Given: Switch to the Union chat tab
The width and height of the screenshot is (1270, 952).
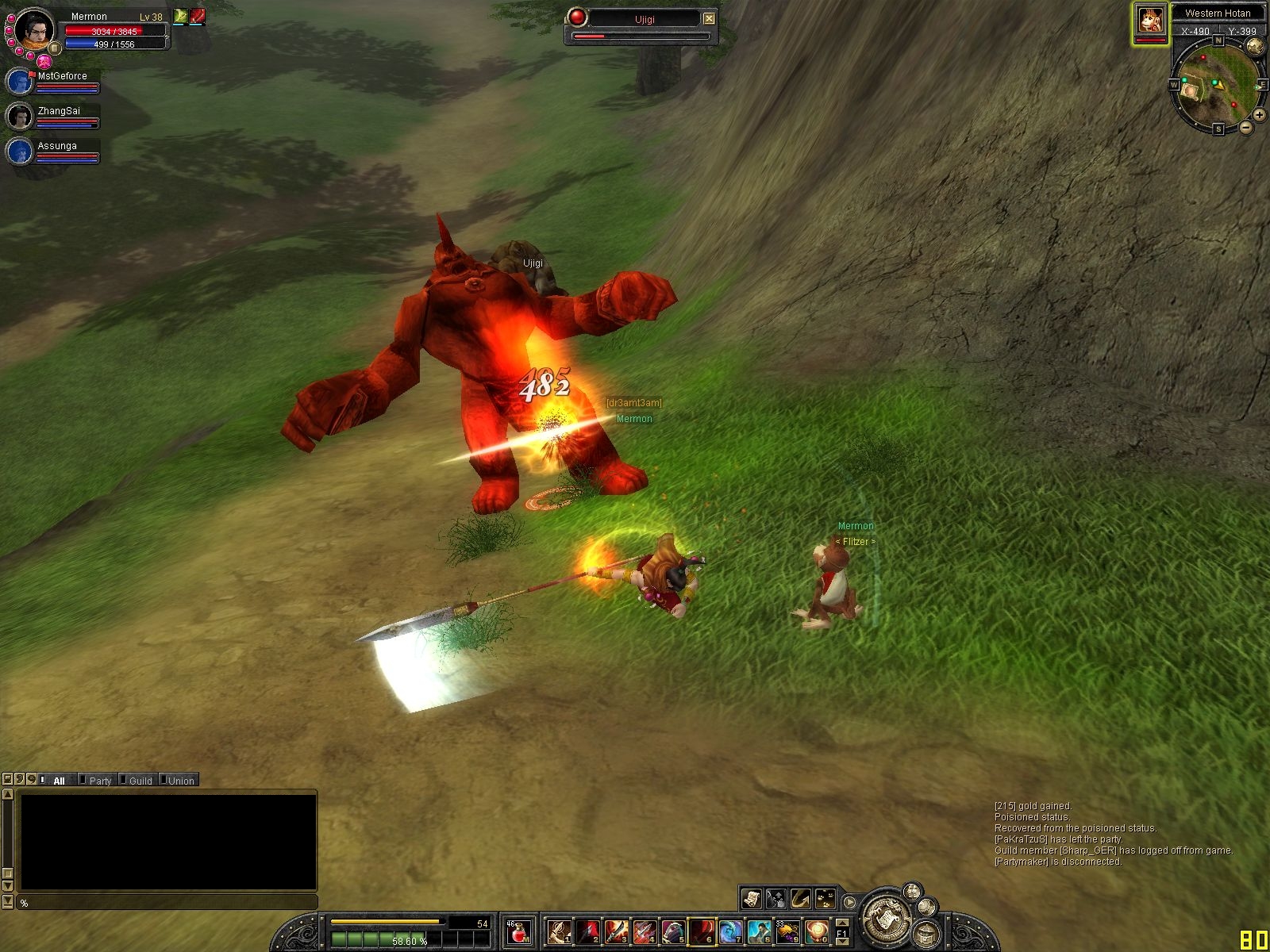Looking at the screenshot, I should tap(180, 781).
